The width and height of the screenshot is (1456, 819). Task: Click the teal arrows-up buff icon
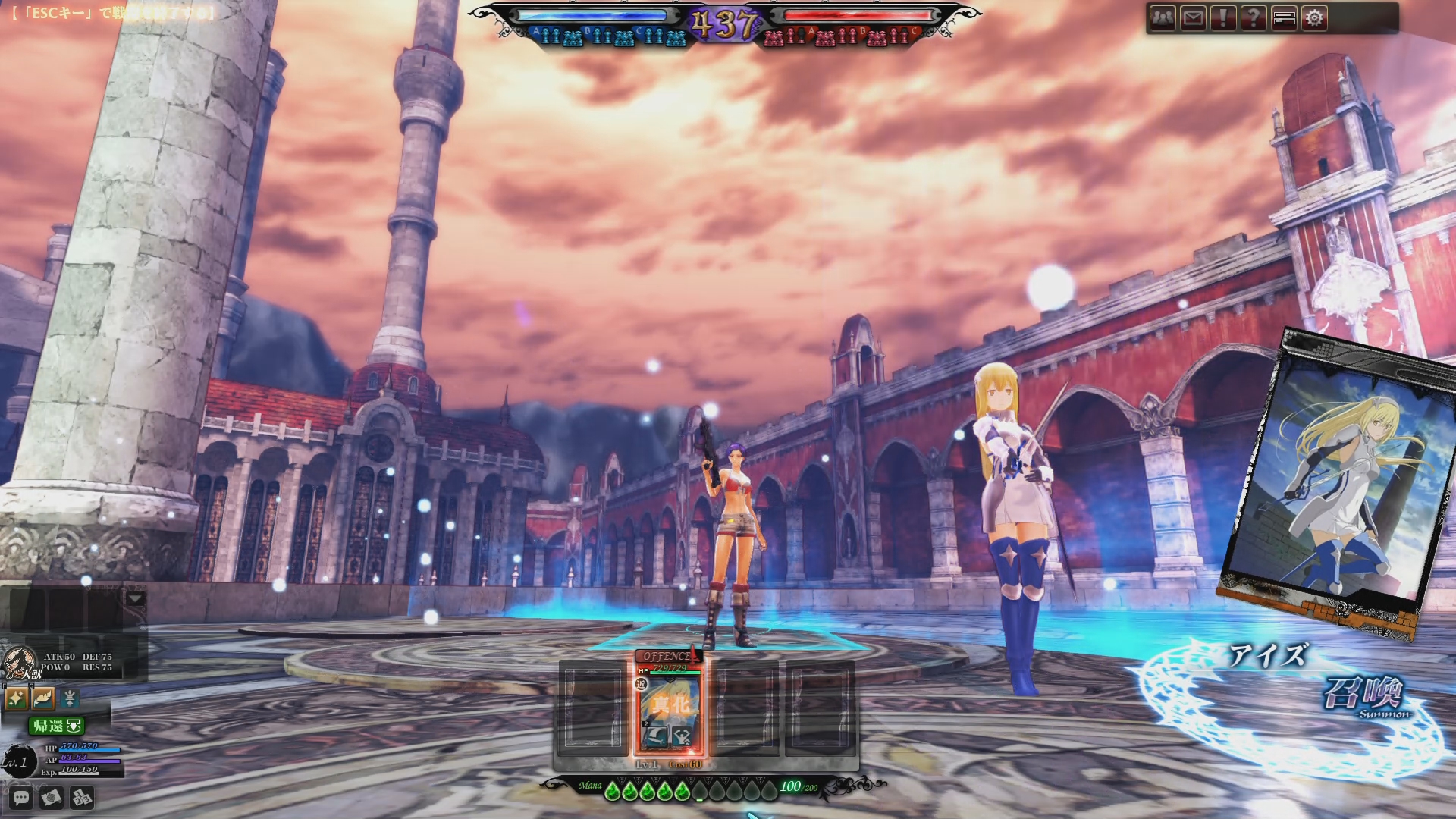point(70,698)
